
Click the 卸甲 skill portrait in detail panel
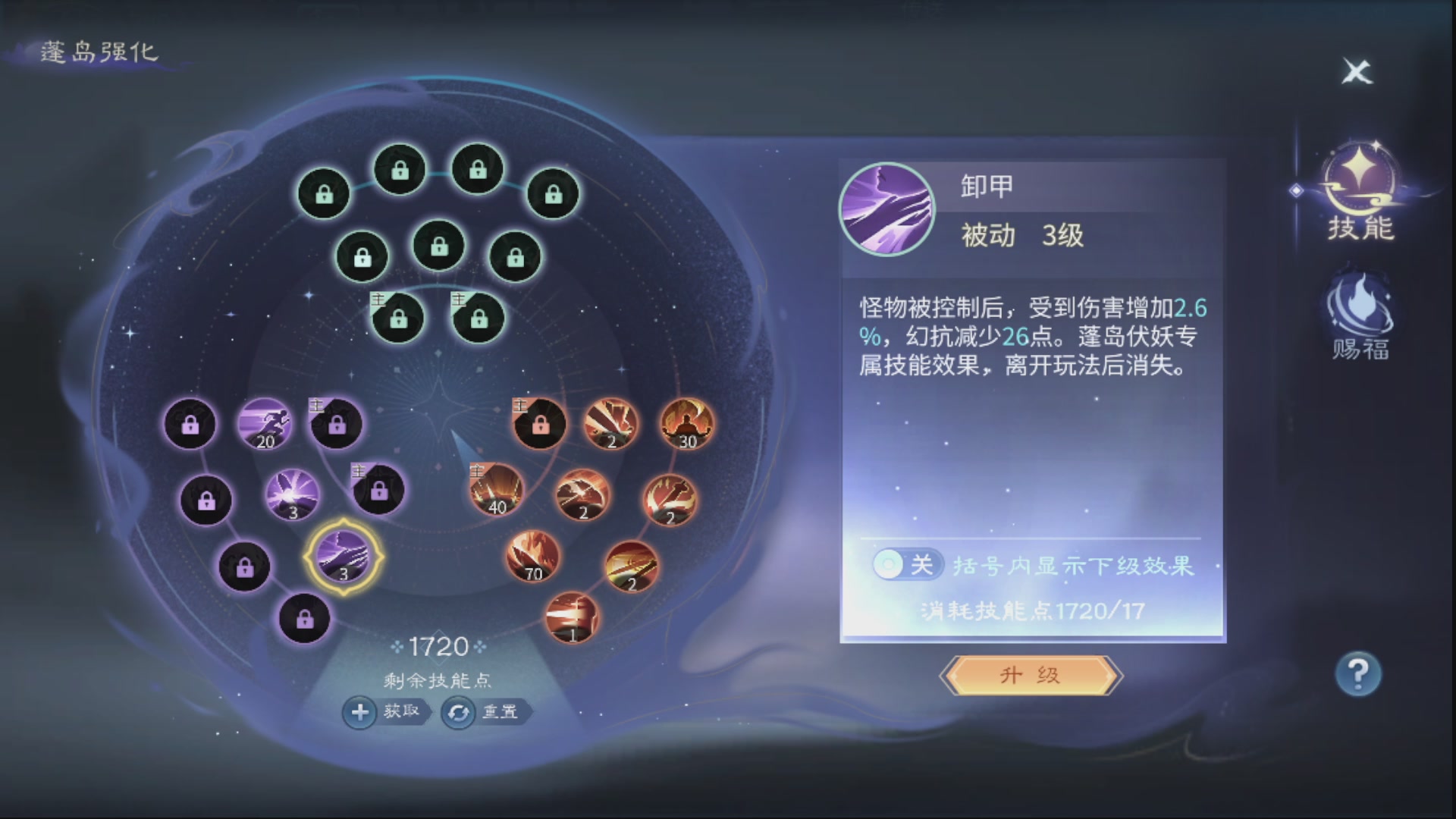click(x=887, y=209)
